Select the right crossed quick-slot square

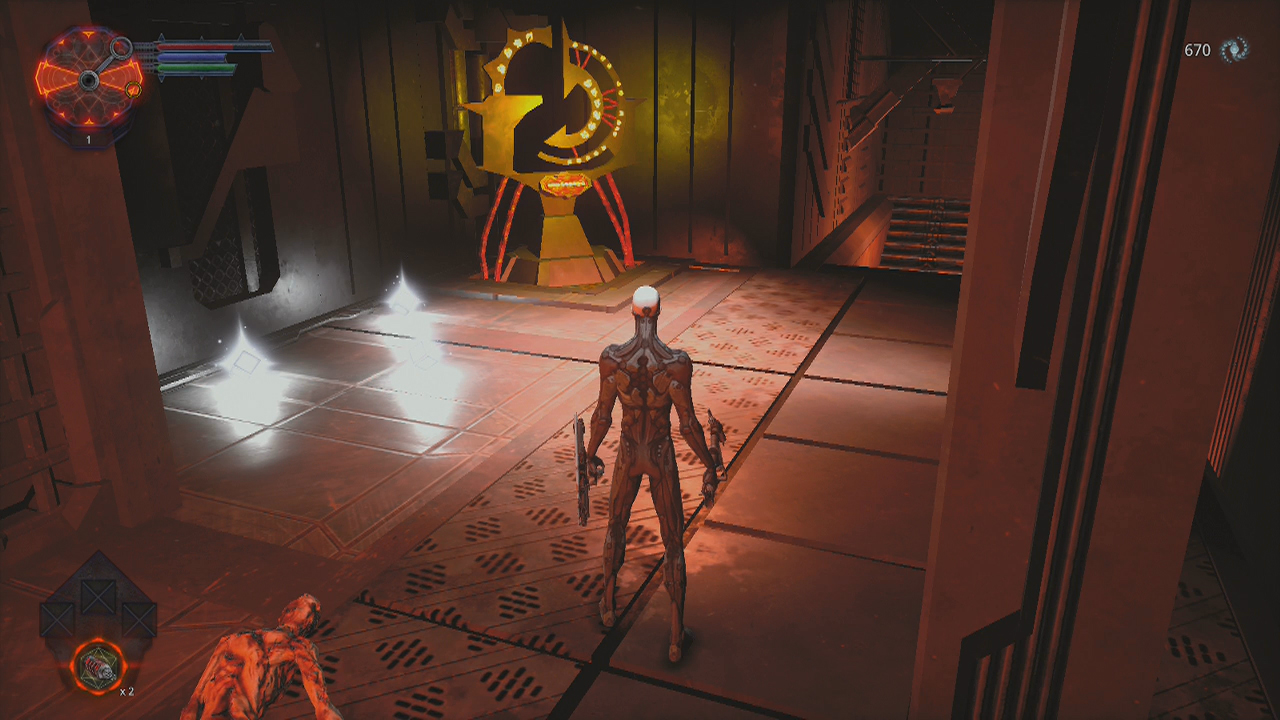point(140,619)
